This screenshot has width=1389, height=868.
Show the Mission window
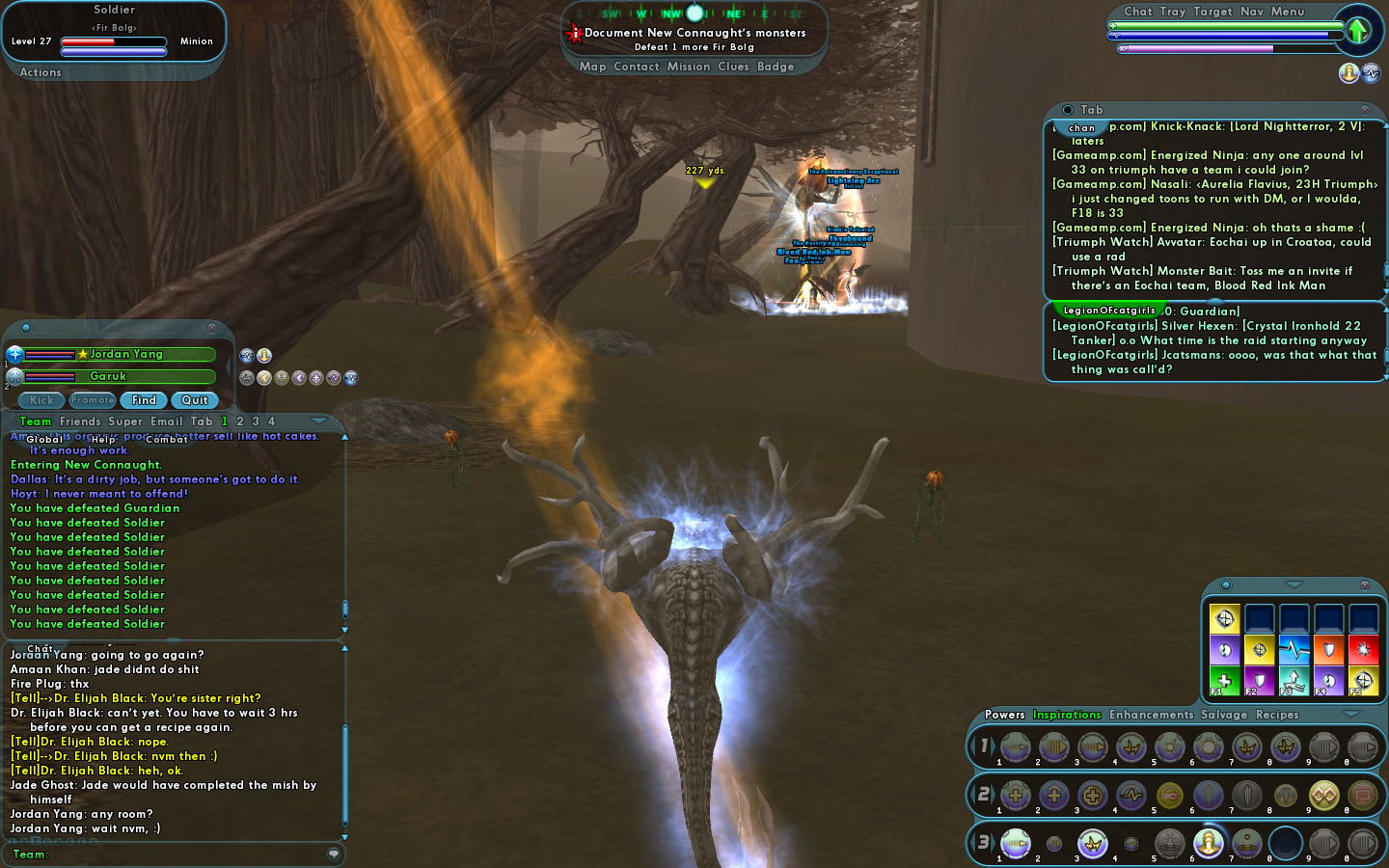click(x=689, y=67)
